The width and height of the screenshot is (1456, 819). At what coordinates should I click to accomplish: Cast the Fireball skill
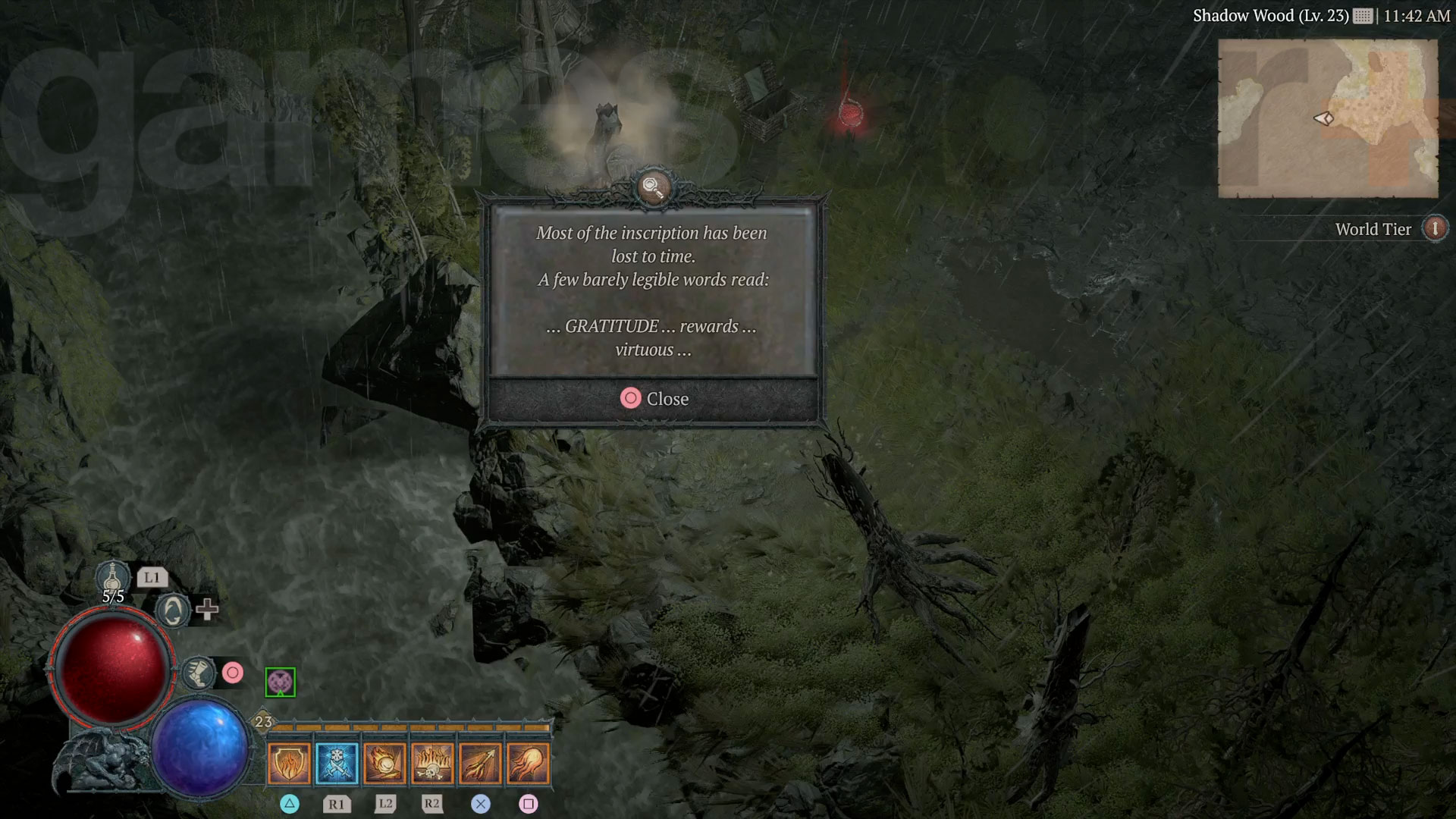click(528, 763)
